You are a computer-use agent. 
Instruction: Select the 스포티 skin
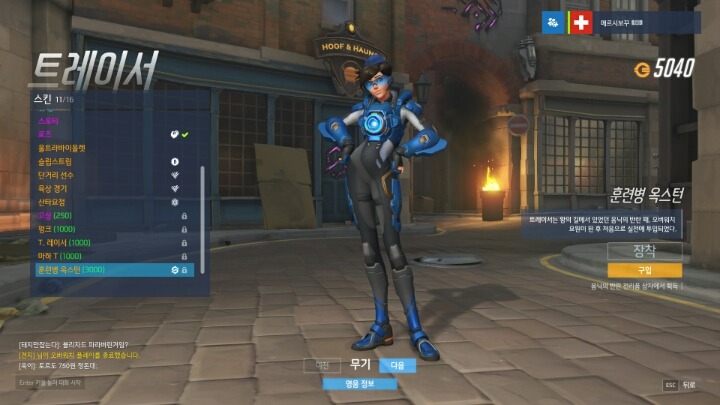[50, 120]
